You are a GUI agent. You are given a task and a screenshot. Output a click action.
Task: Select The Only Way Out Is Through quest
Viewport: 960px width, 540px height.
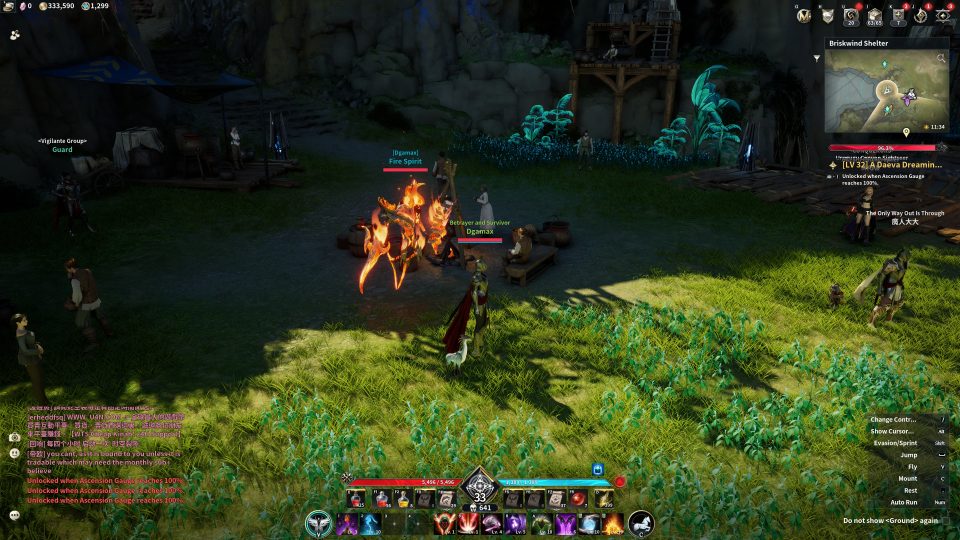pyautogui.click(x=903, y=213)
